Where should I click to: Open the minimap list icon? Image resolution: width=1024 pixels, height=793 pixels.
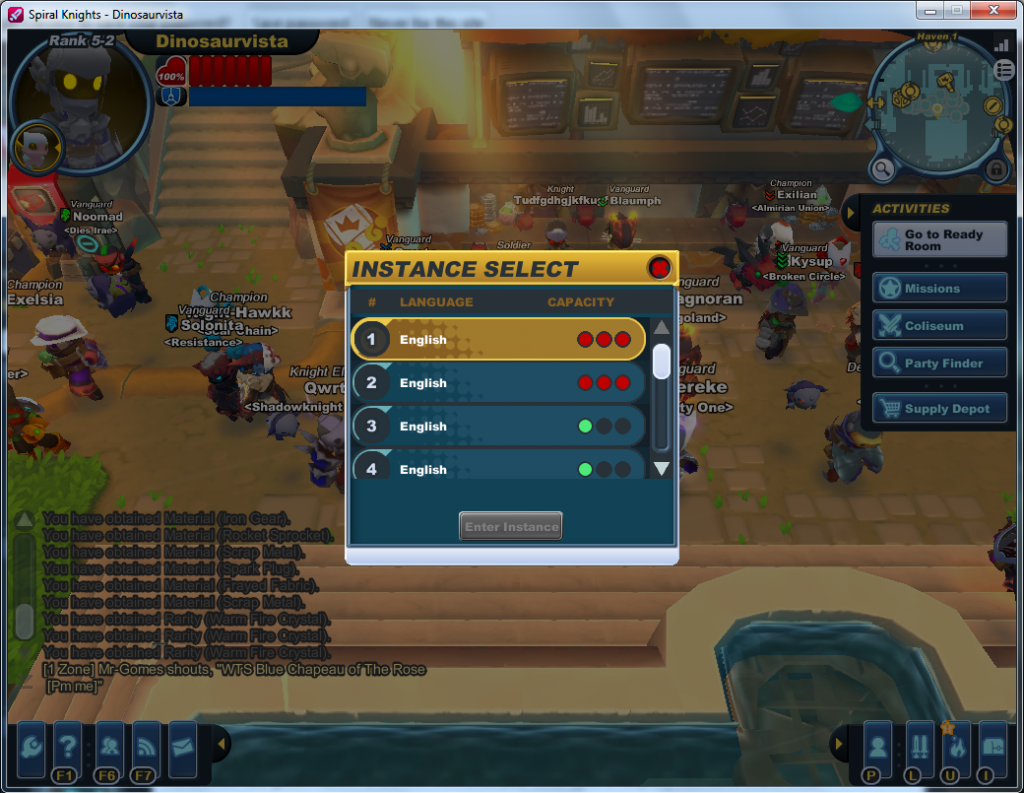[1005, 69]
